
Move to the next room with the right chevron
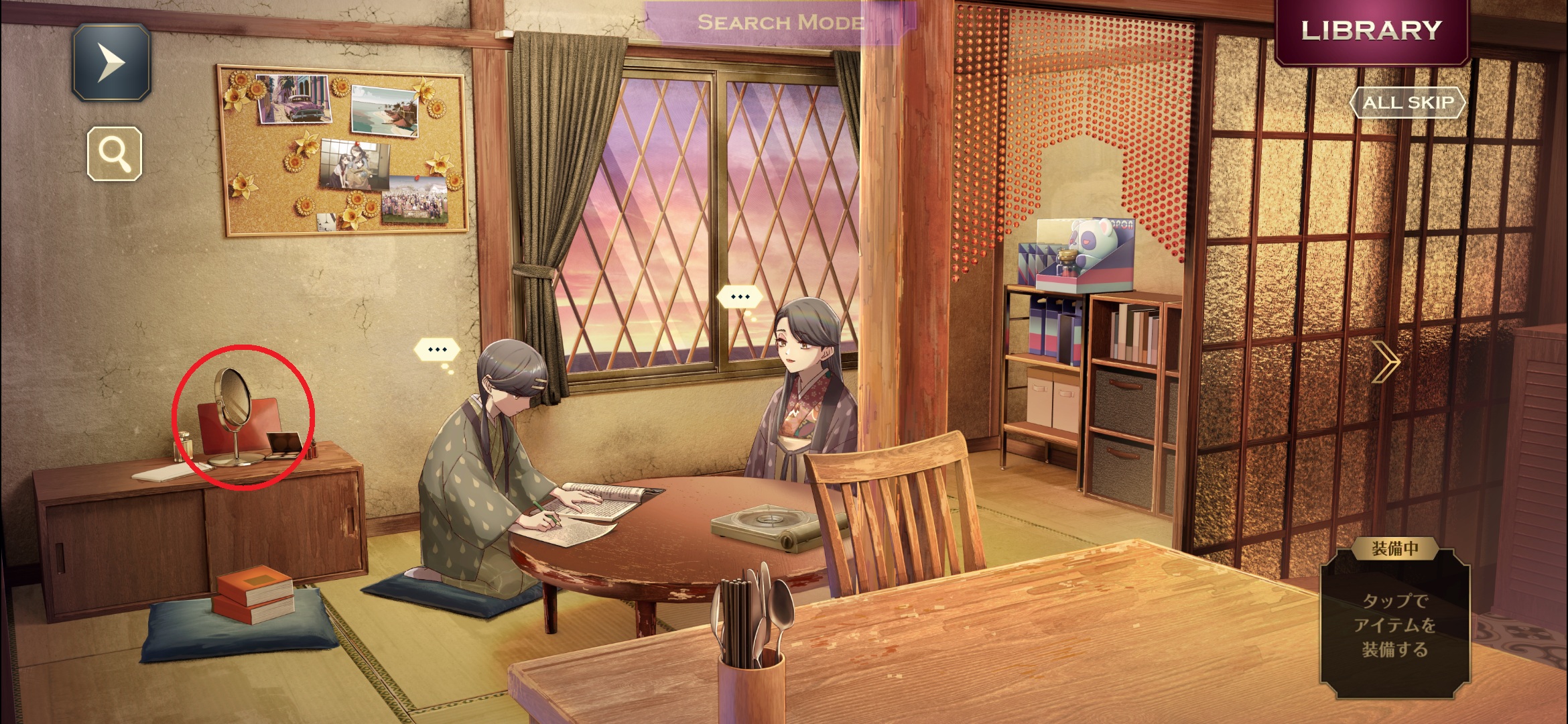[x=1386, y=362]
